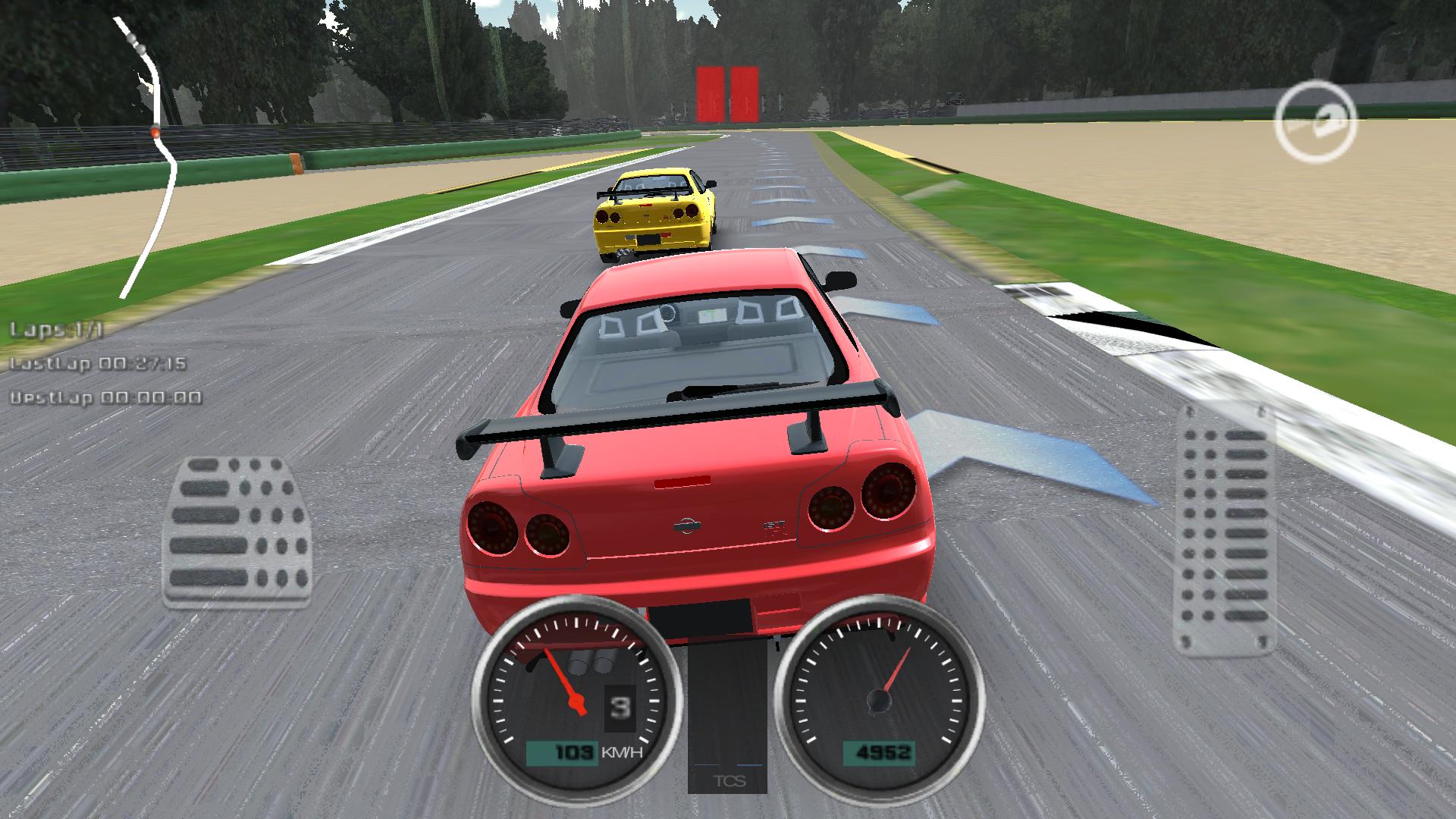The image size is (1456, 819).
Task: Tap the player position marker on minimap
Action: [155, 130]
